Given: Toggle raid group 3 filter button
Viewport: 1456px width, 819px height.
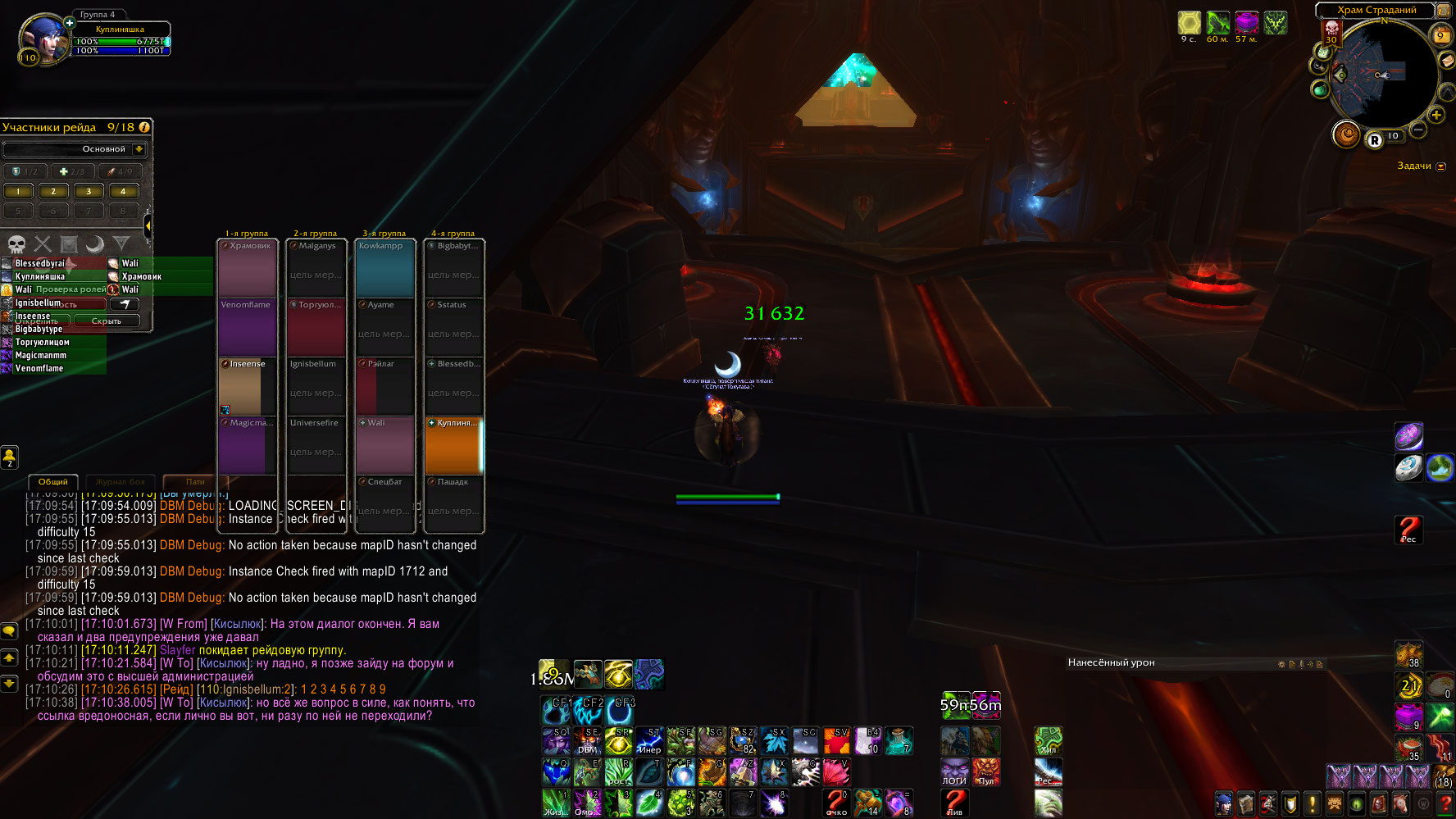Looking at the screenshot, I should coord(89,192).
